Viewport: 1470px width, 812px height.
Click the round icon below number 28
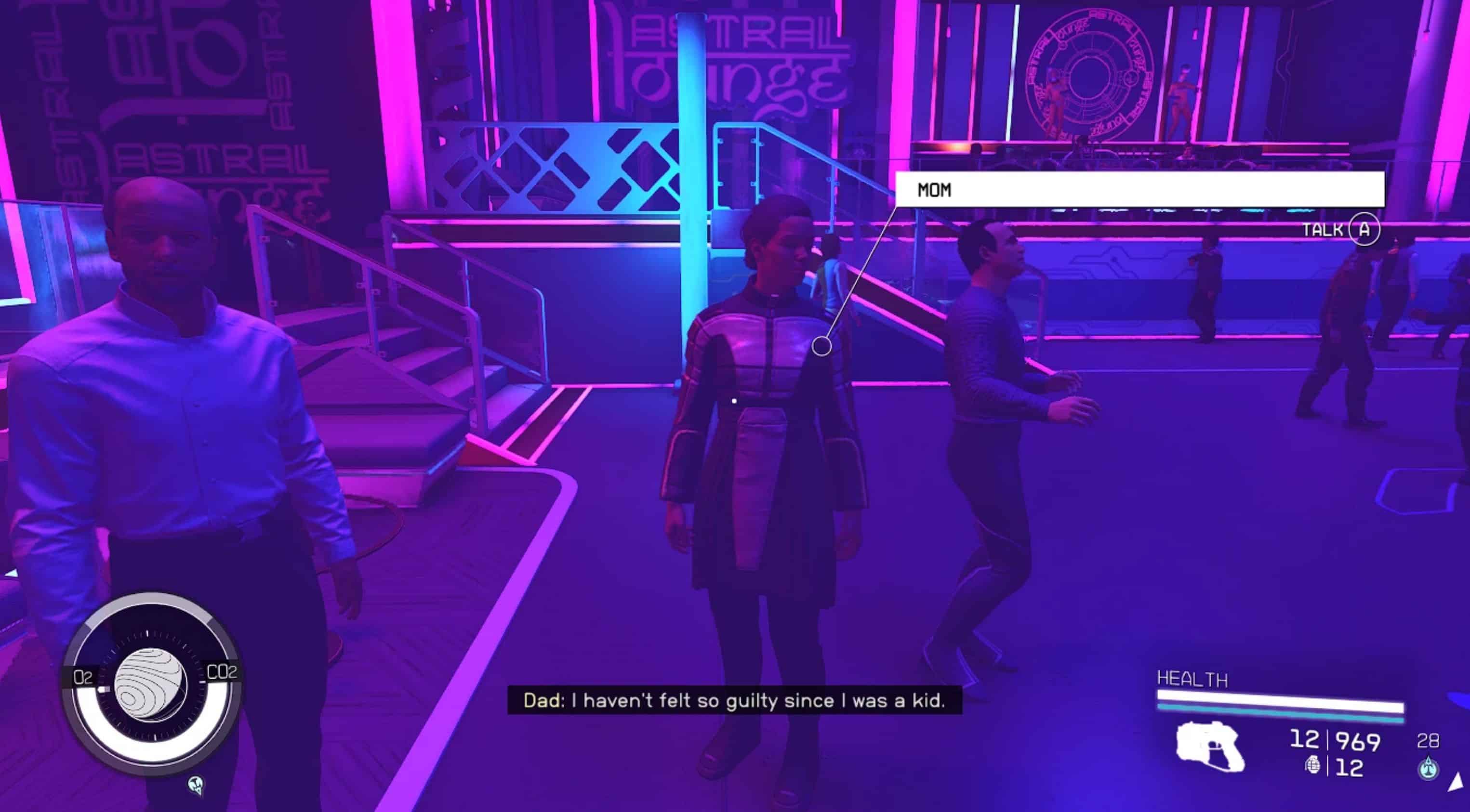1428,768
